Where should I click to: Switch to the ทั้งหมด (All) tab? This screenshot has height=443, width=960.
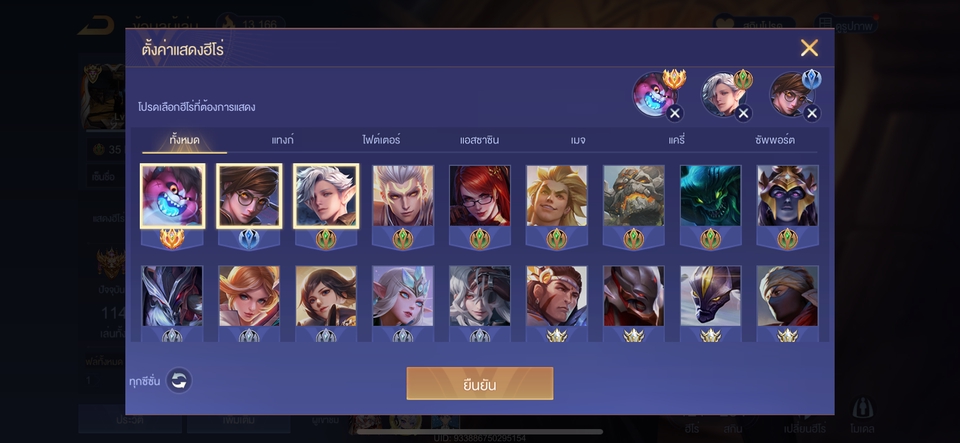[x=184, y=140]
